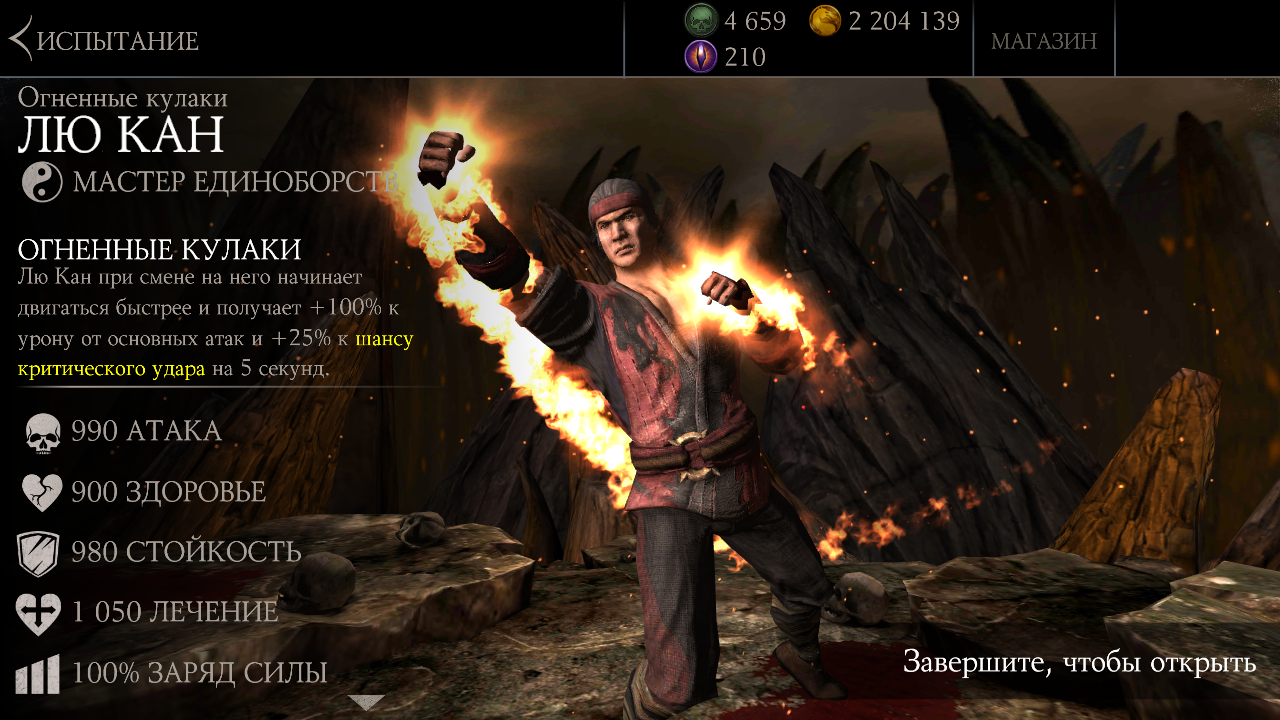Viewport: 1280px width, 720px height.
Task: Tap the green skull souls currency icon
Action: (700, 20)
